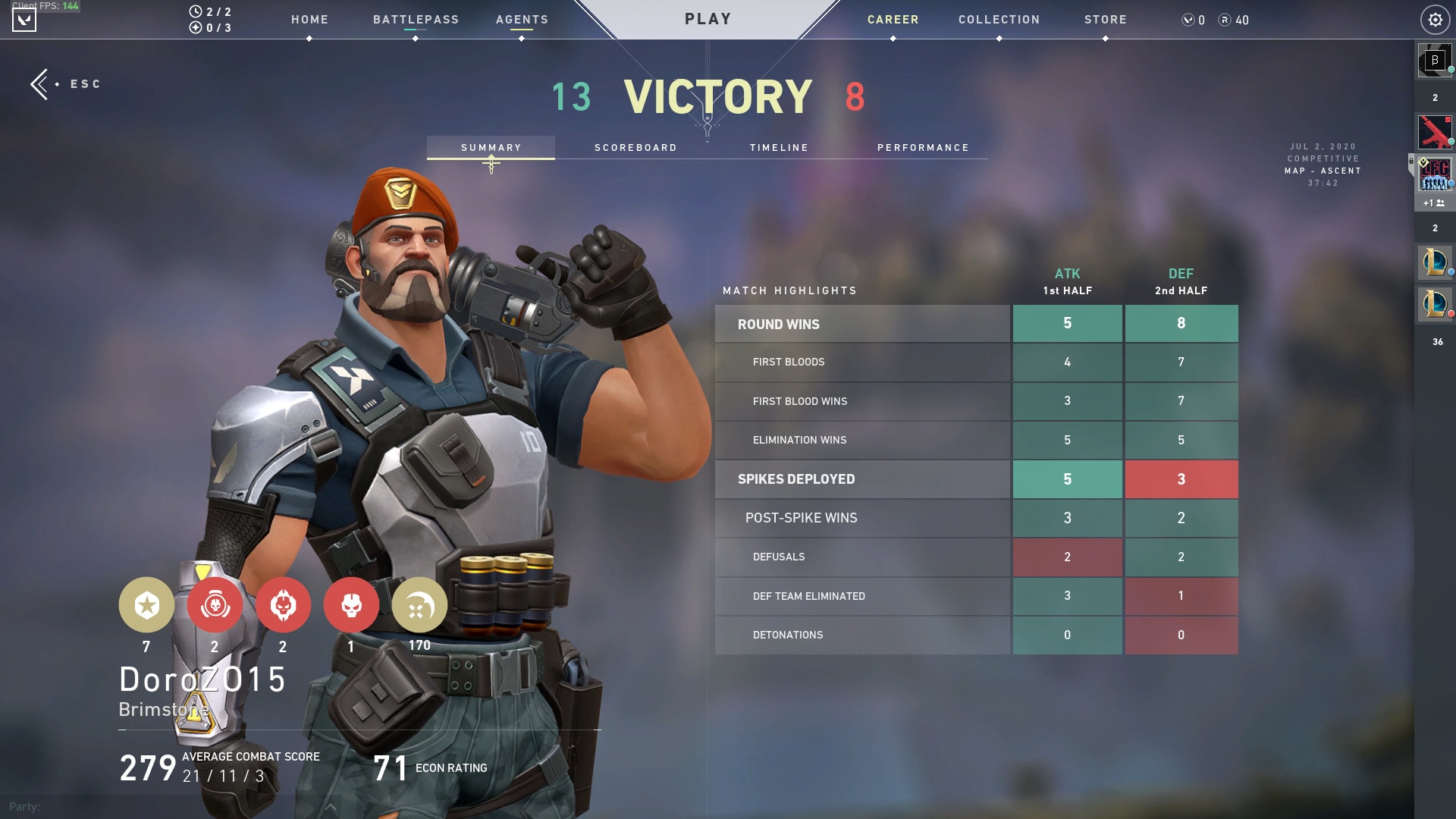Open the CAREER section
Image resolution: width=1456 pixels, height=819 pixels.
pyautogui.click(x=893, y=20)
